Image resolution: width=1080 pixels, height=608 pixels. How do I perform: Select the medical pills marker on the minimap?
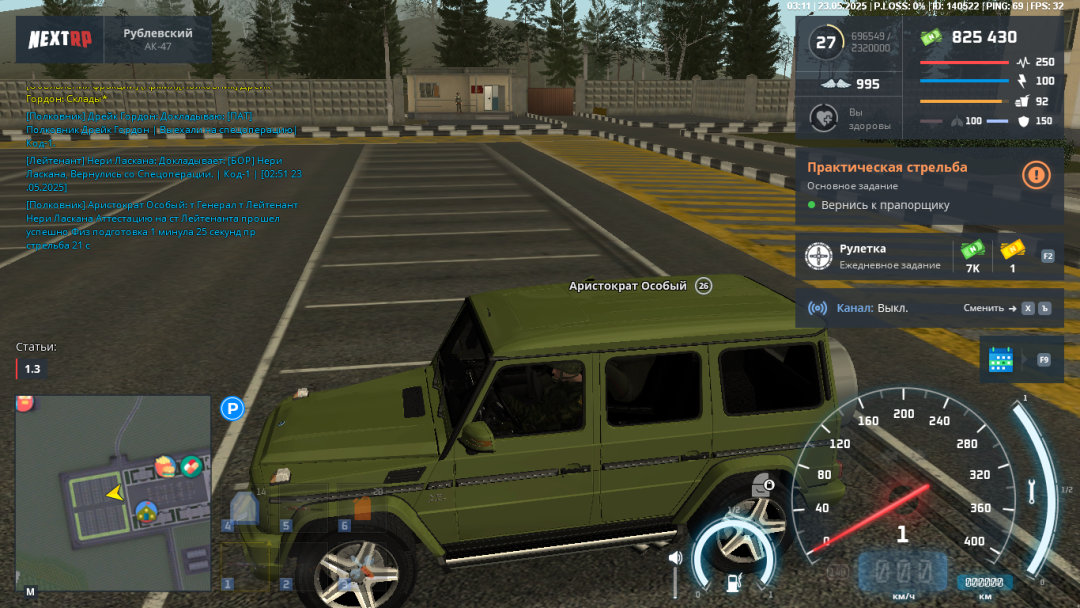pyautogui.click(x=191, y=465)
